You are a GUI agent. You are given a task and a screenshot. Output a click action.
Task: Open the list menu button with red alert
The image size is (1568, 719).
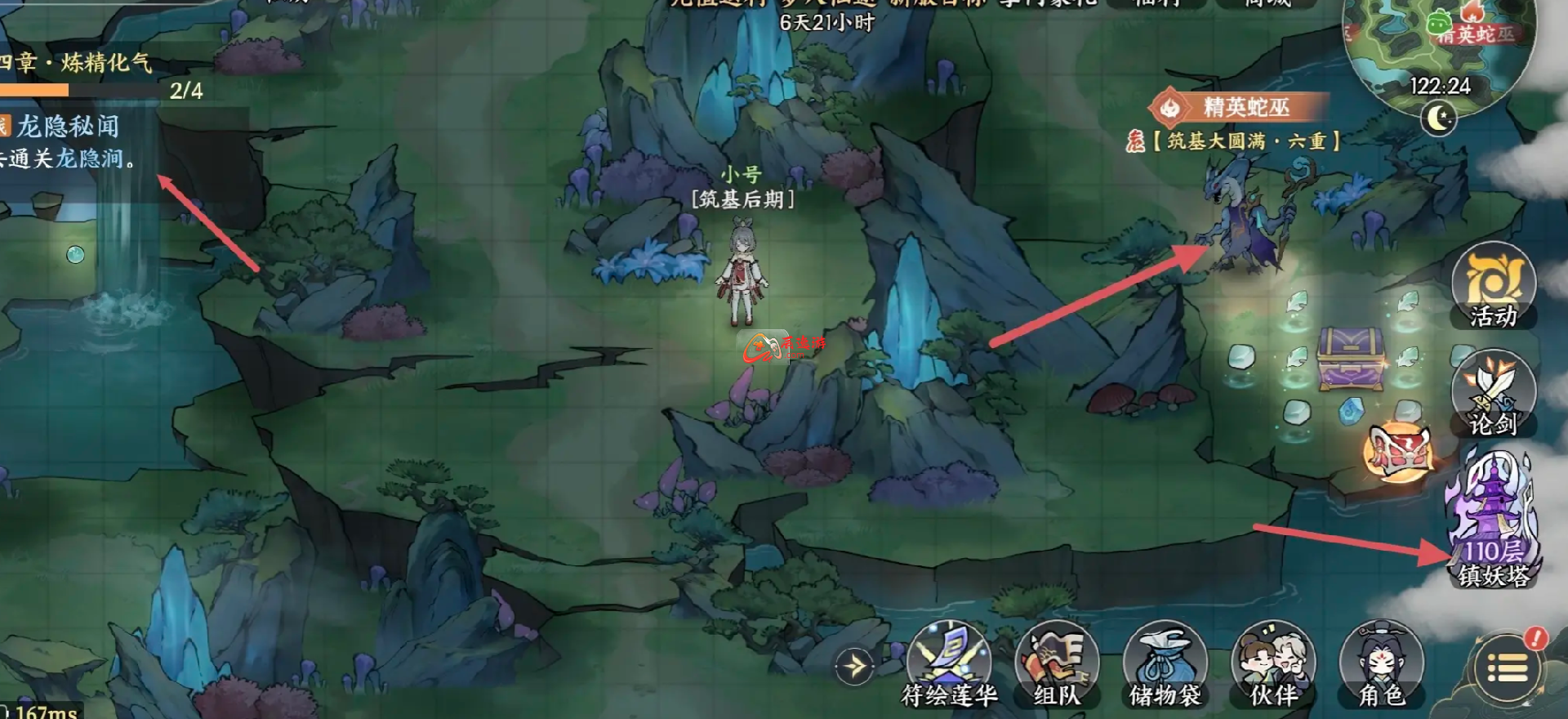coord(1508,669)
